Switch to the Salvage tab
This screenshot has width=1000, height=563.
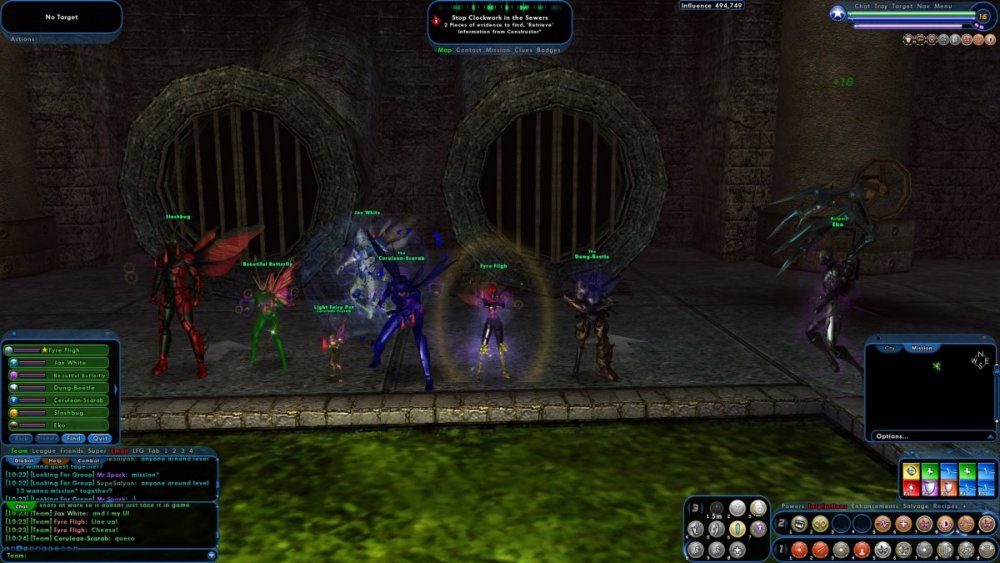(914, 507)
